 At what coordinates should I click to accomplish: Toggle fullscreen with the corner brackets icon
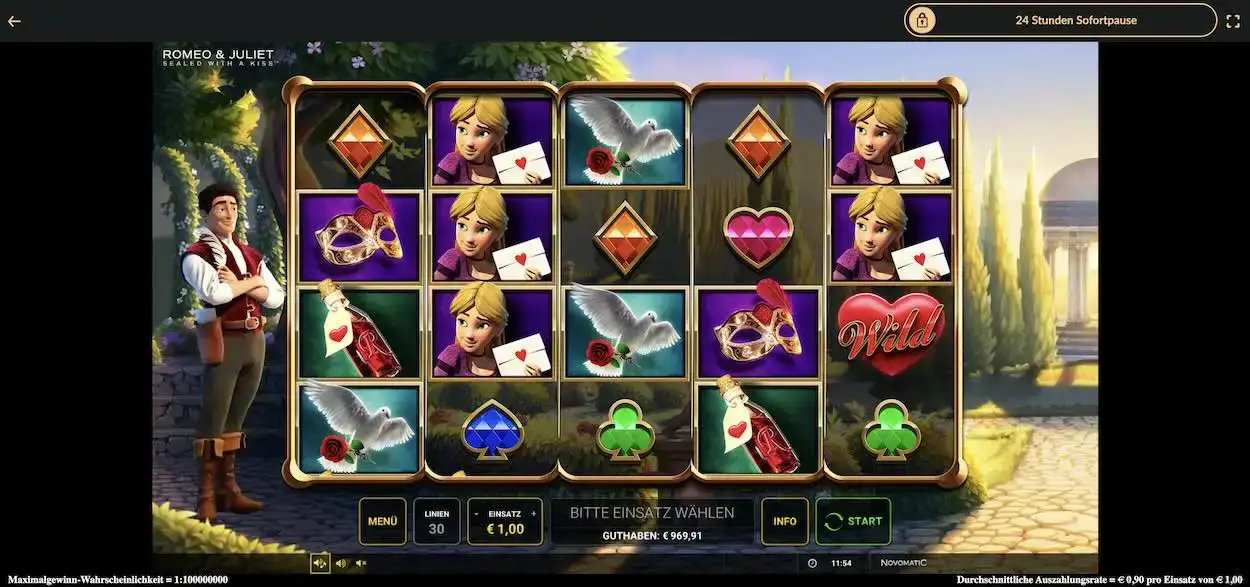[1233, 21]
